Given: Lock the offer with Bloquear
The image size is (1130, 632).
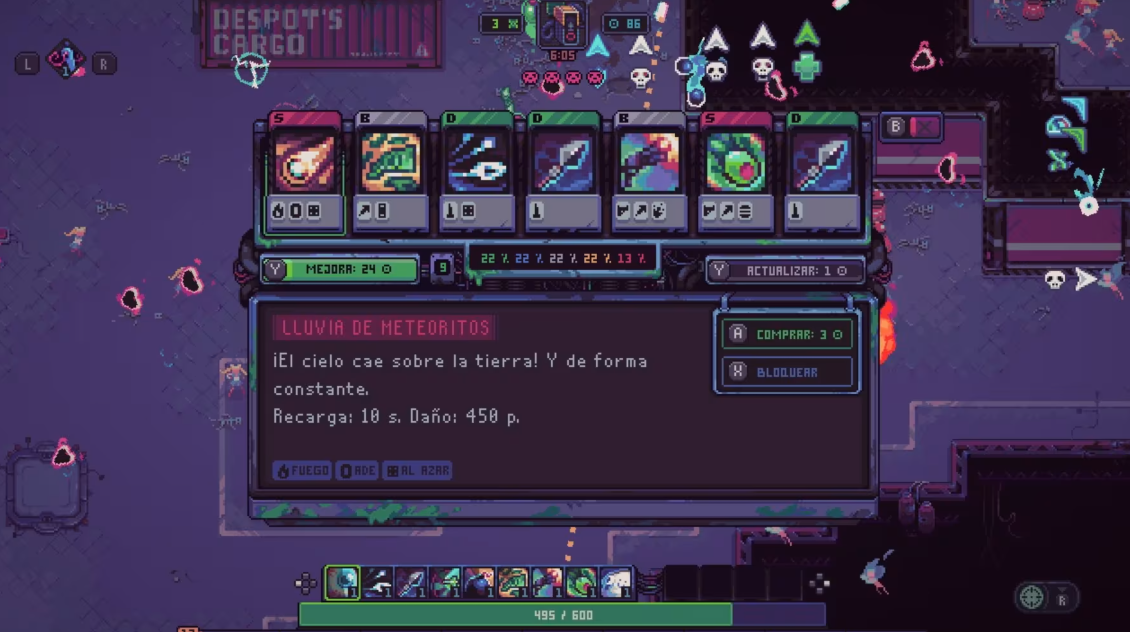Looking at the screenshot, I should tap(788, 372).
